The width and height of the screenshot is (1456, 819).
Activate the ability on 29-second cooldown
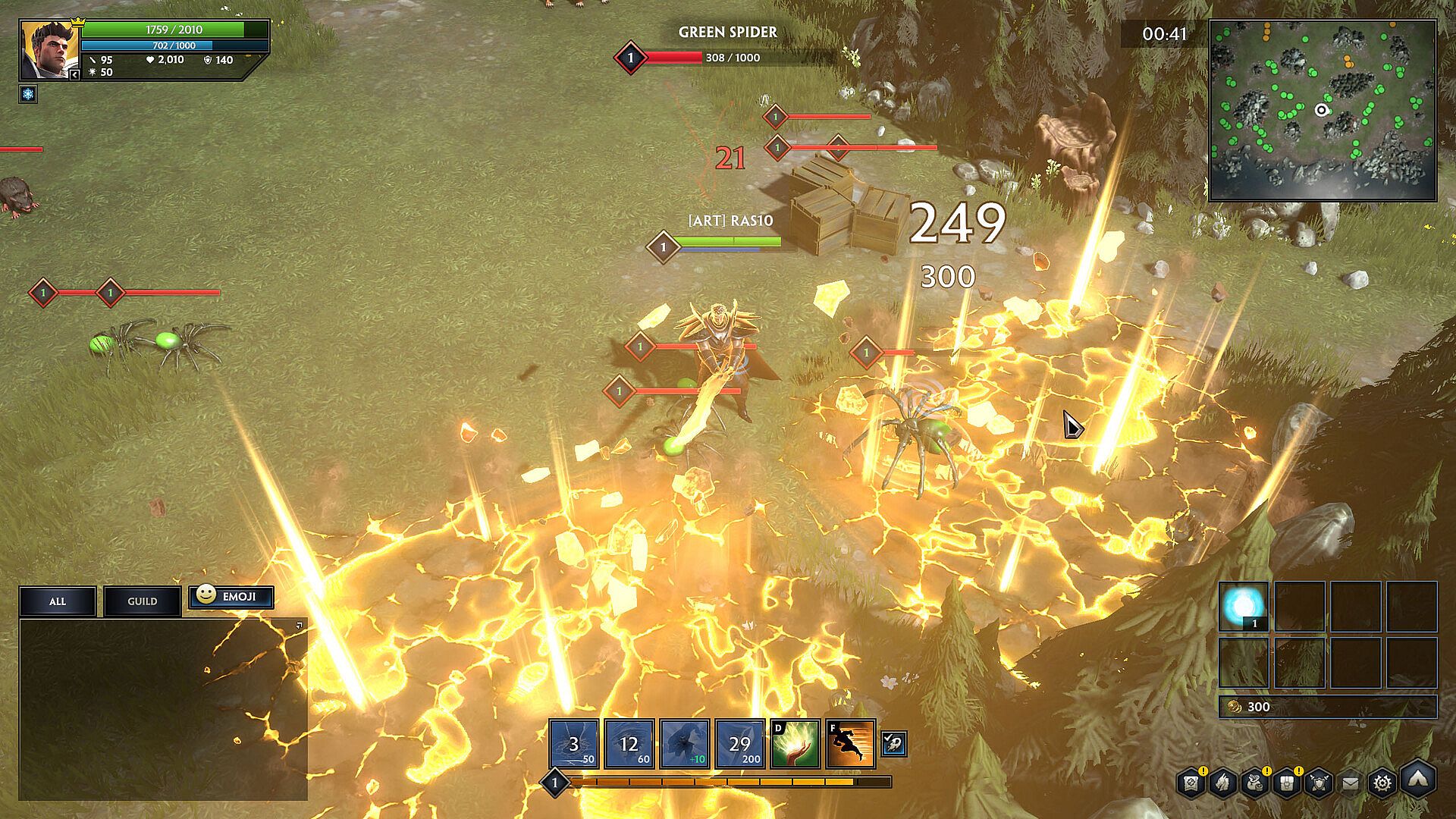(740, 744)
